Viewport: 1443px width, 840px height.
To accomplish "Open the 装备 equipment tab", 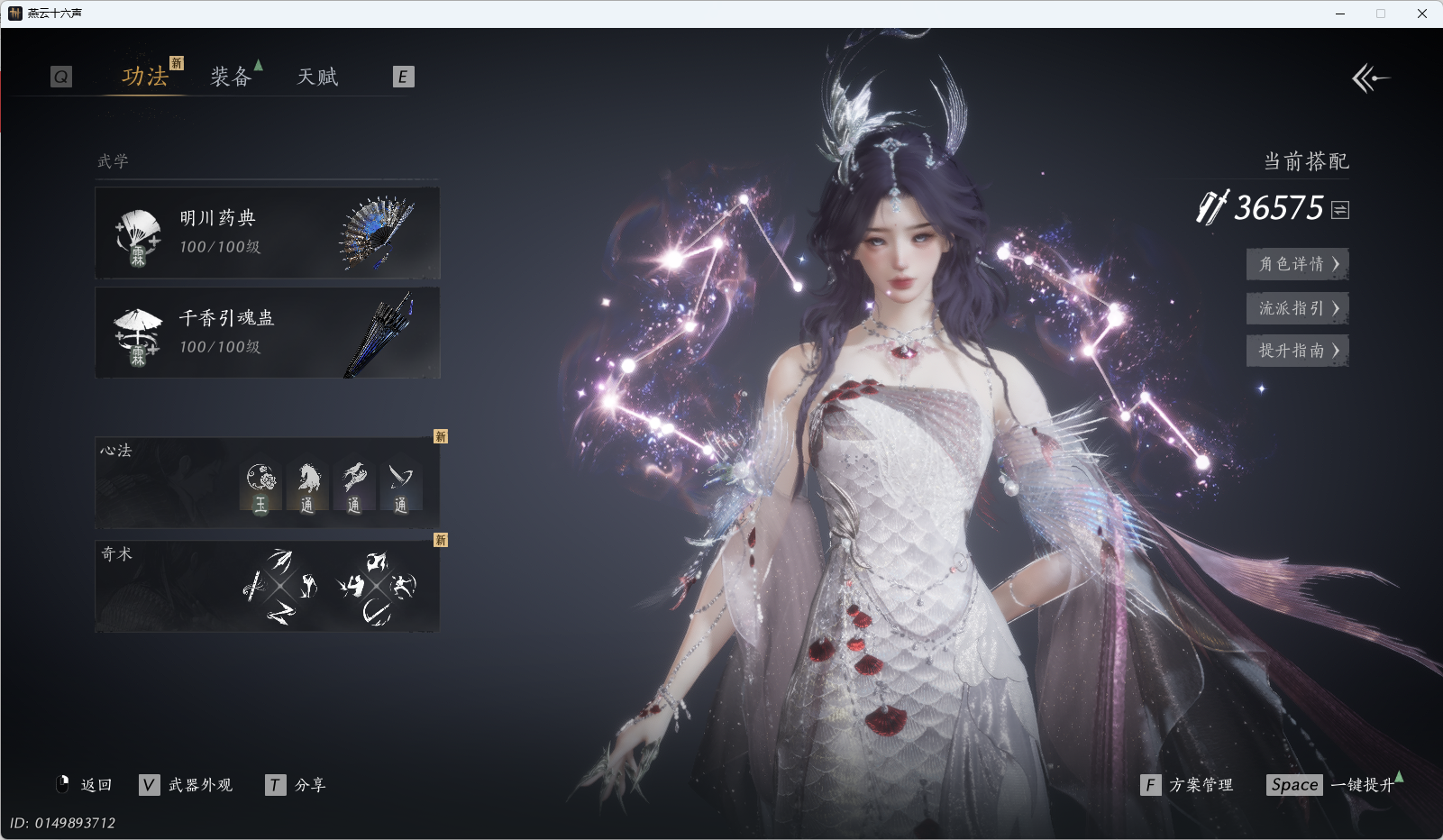I will coord(231,77).
